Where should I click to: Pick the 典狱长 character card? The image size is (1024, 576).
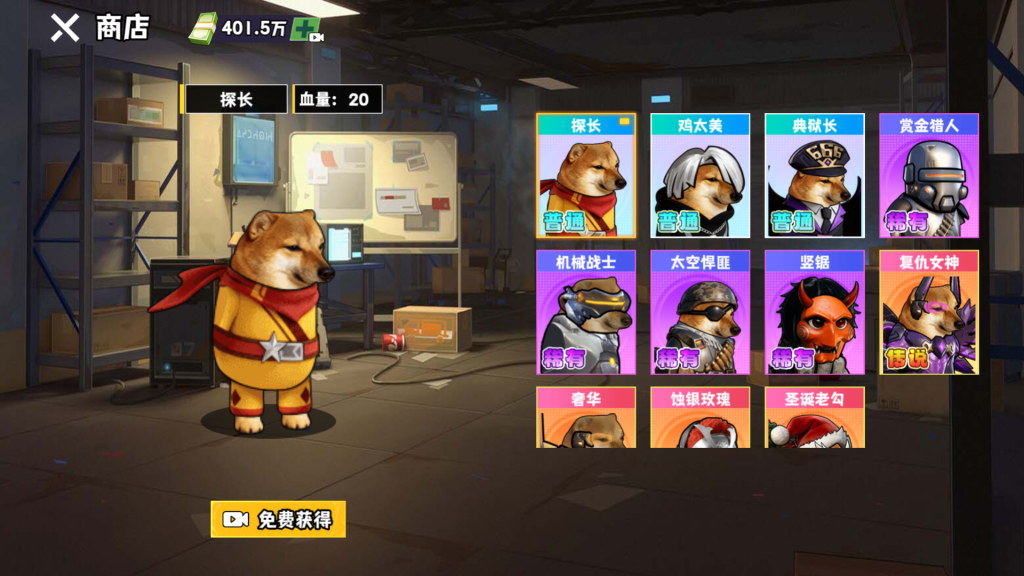(x=814, y=176)
